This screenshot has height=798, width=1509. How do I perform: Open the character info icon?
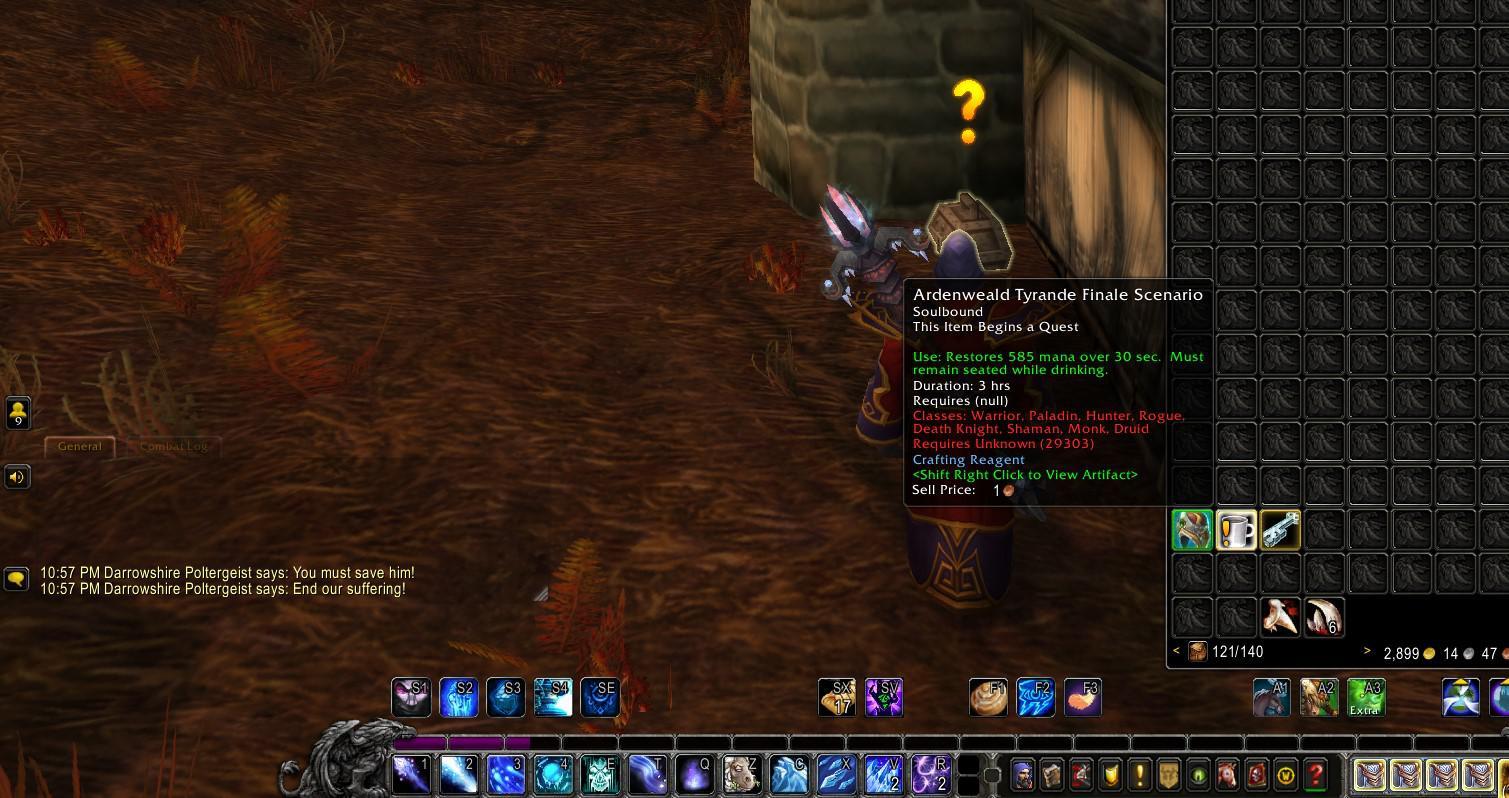tap(1022, 773)
